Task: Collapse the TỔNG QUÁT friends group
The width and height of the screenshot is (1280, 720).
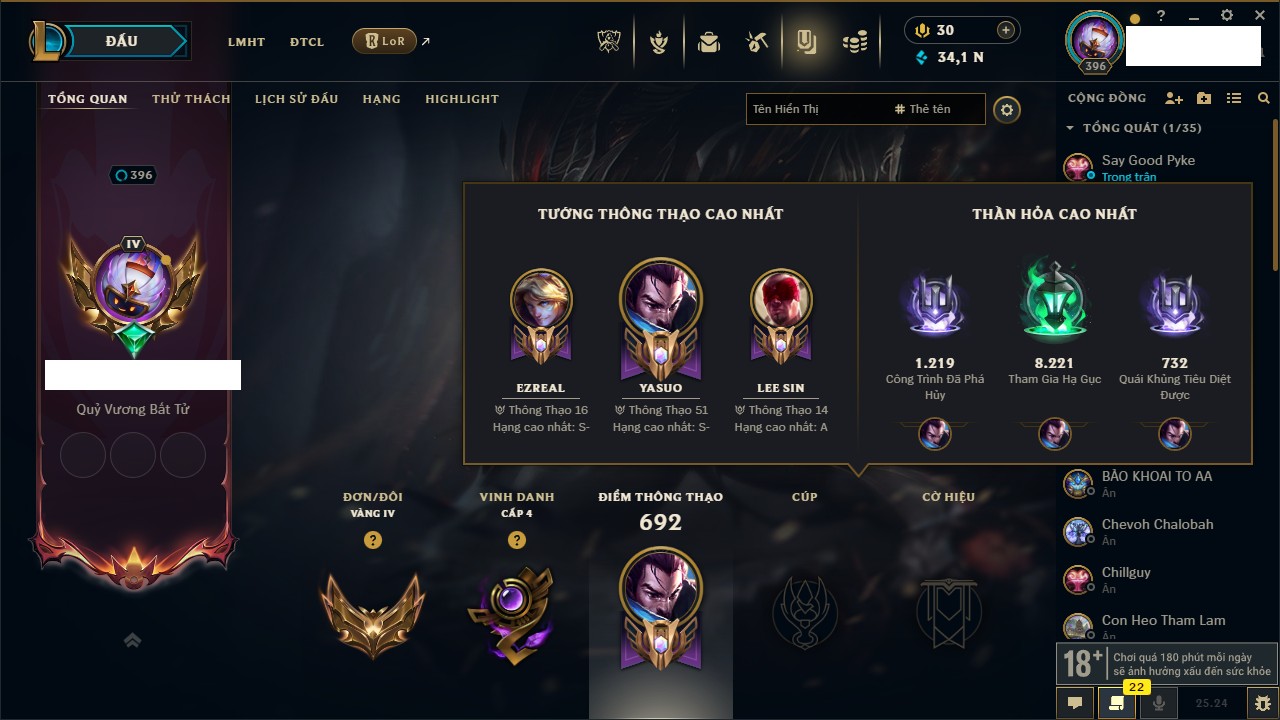Action: pos(1070,128)
